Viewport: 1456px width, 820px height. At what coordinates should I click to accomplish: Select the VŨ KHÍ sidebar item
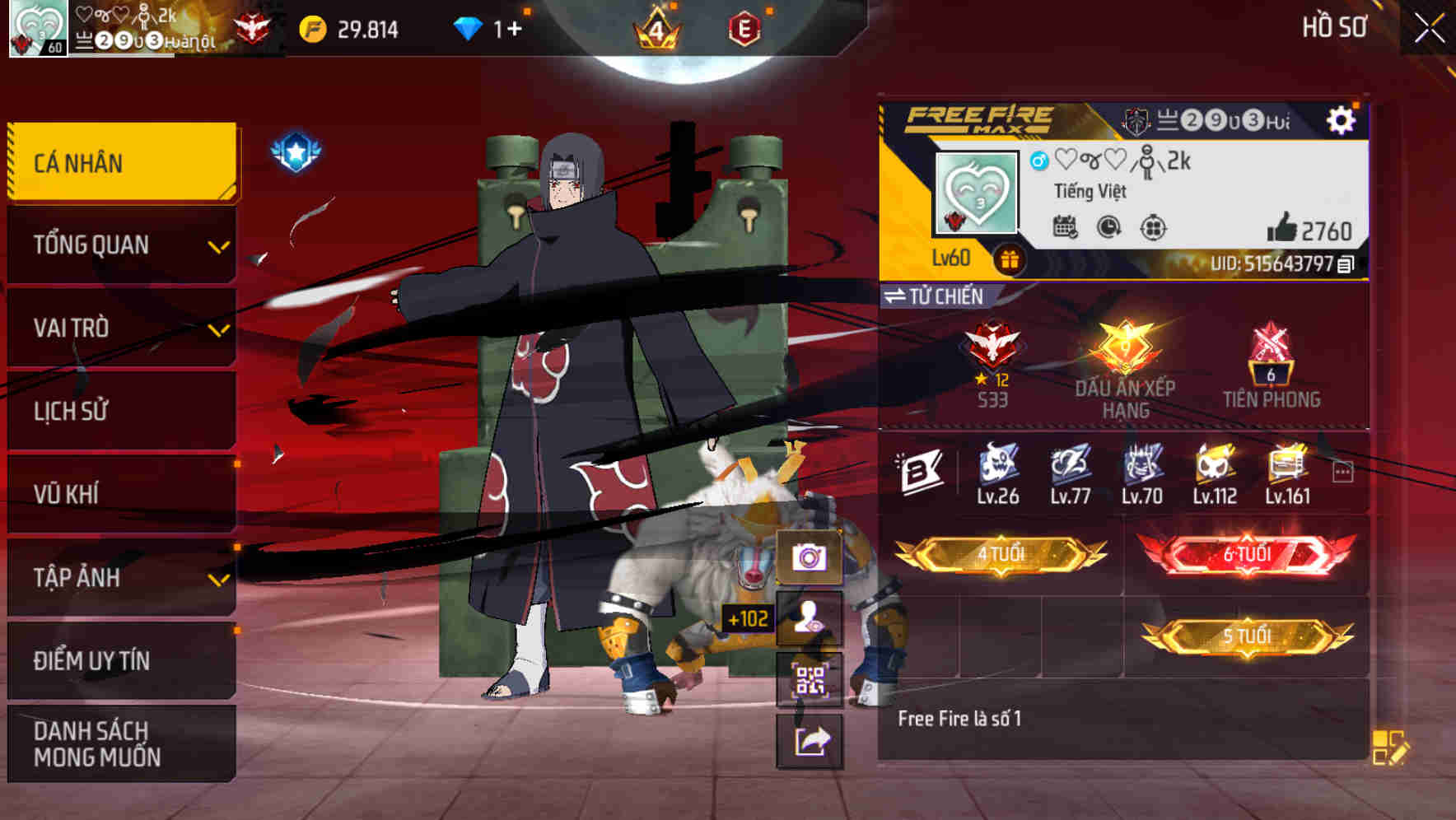pos(119,494)
